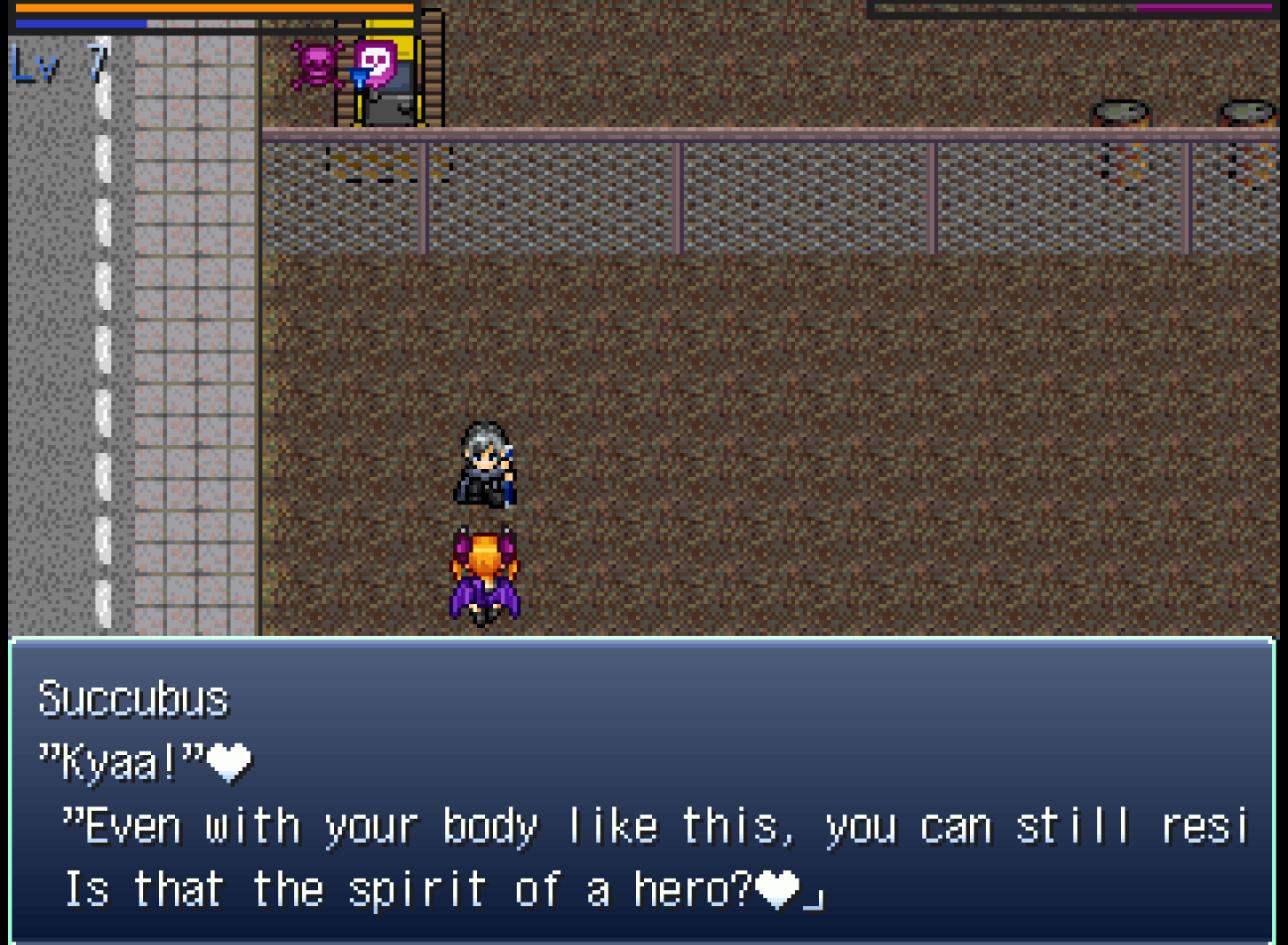Advance the Succubus dialogue box
This screenshot has width=1288, height=945.
[642, 790]
